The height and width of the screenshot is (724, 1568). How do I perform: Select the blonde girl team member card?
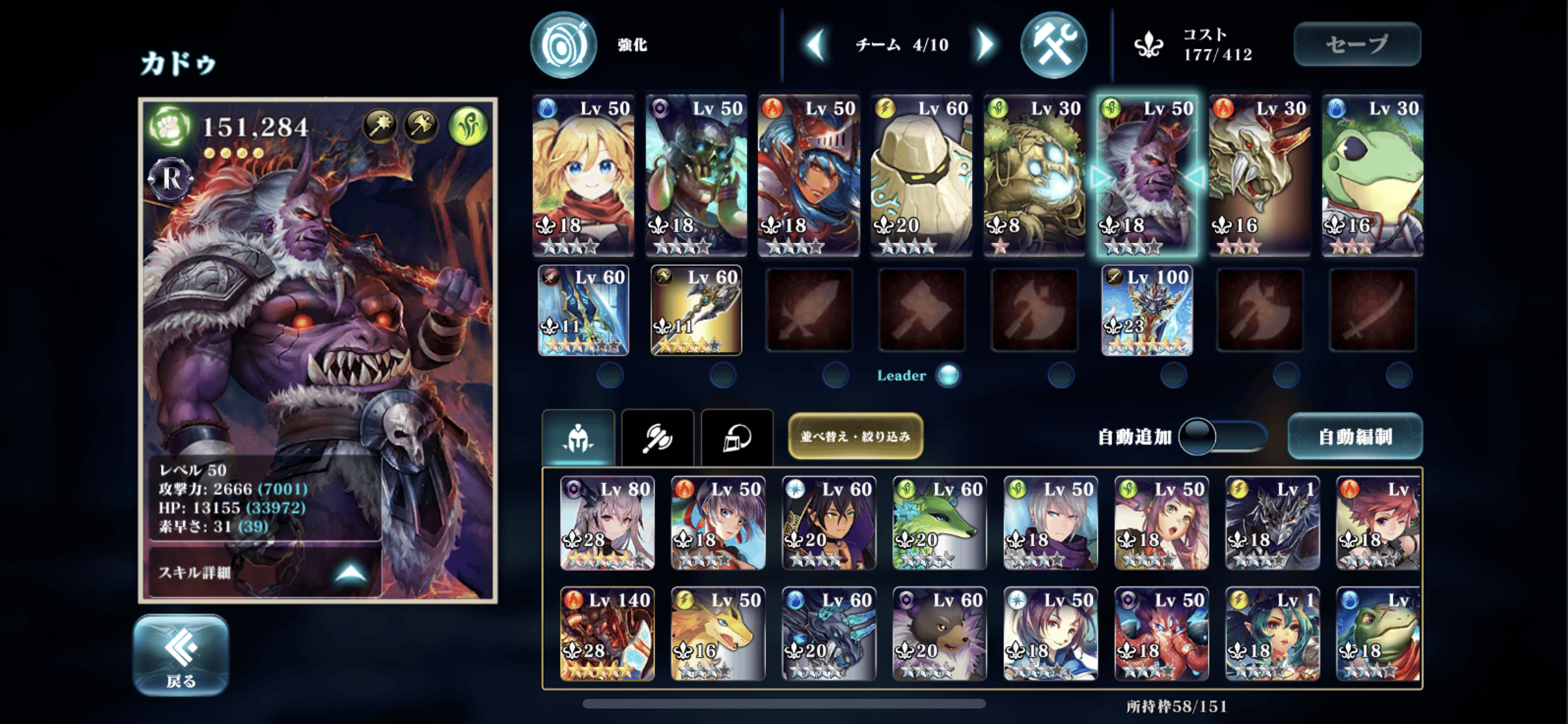tap(583, 175)
